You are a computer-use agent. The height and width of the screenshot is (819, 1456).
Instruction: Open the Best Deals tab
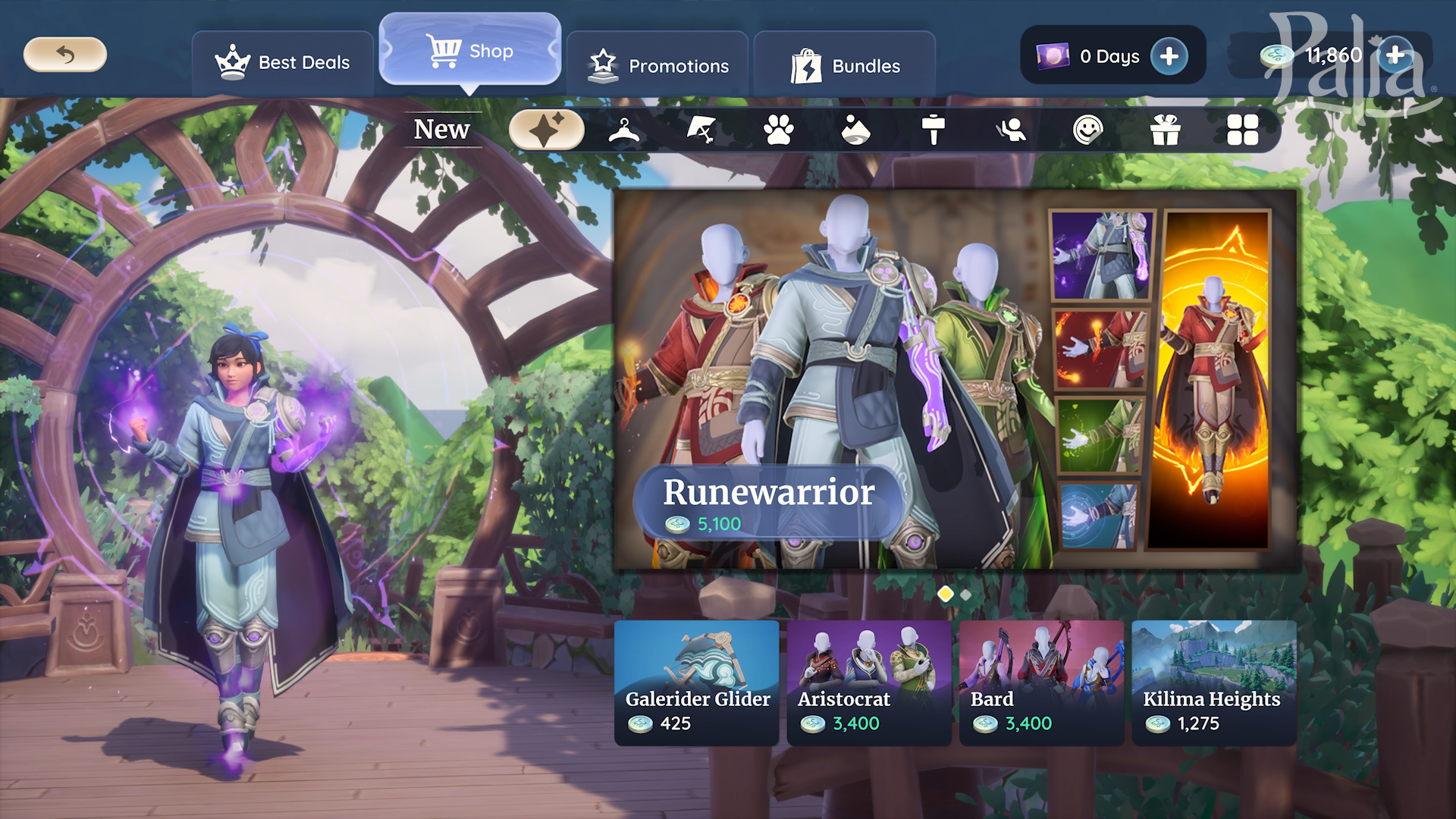283,63
